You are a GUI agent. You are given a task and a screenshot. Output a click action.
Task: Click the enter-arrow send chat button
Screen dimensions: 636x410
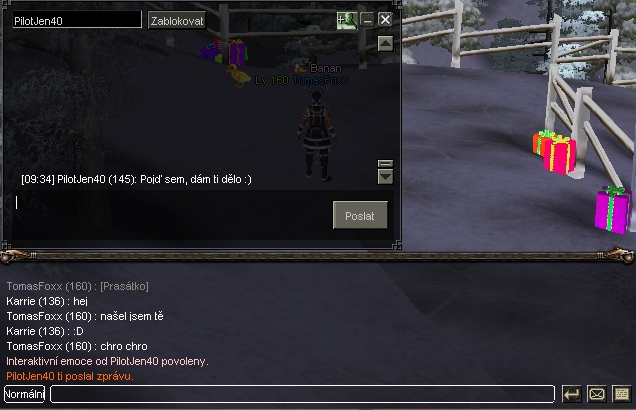click(x=572, y=394)
